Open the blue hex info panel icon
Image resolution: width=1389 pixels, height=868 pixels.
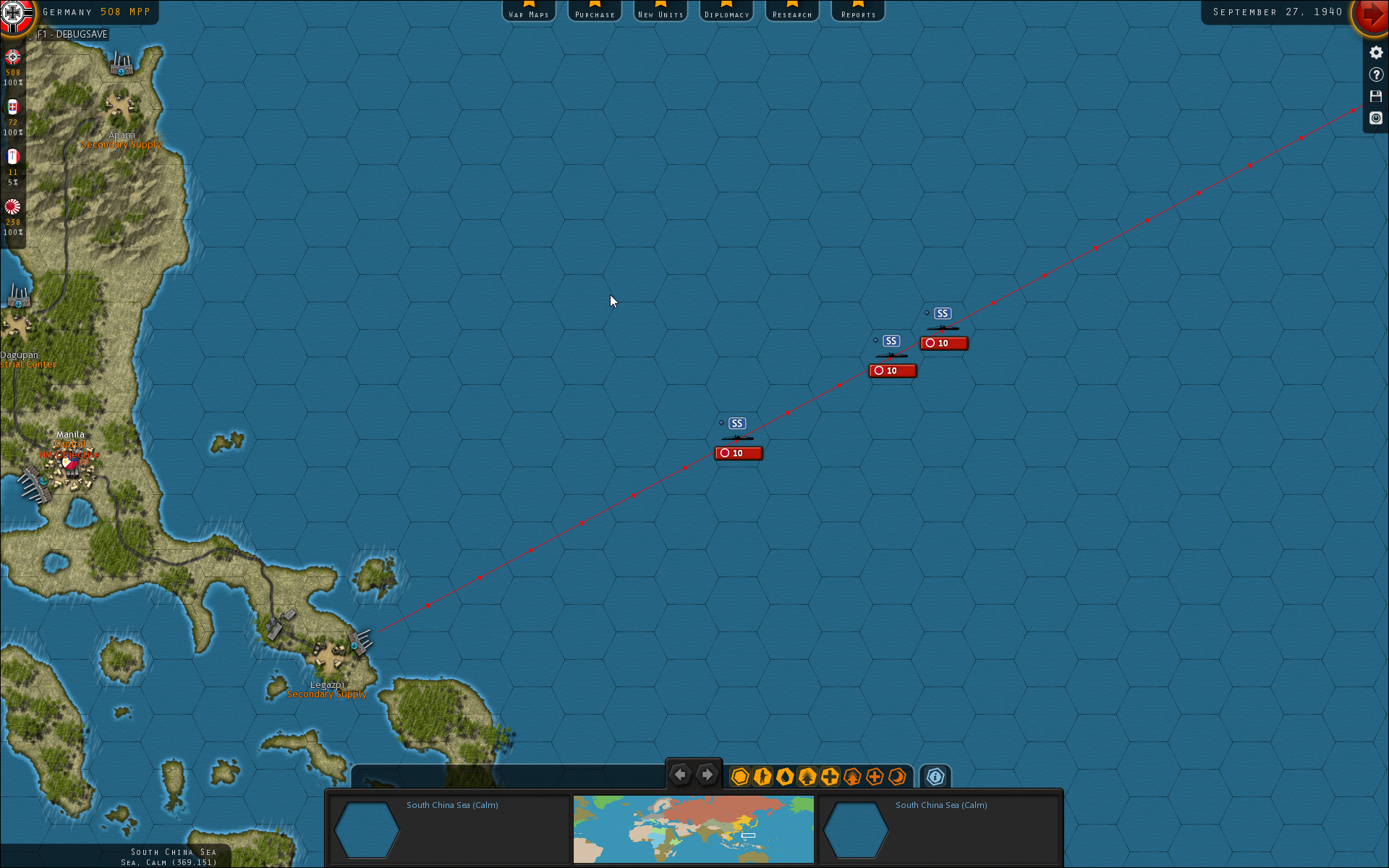point(935,776)
